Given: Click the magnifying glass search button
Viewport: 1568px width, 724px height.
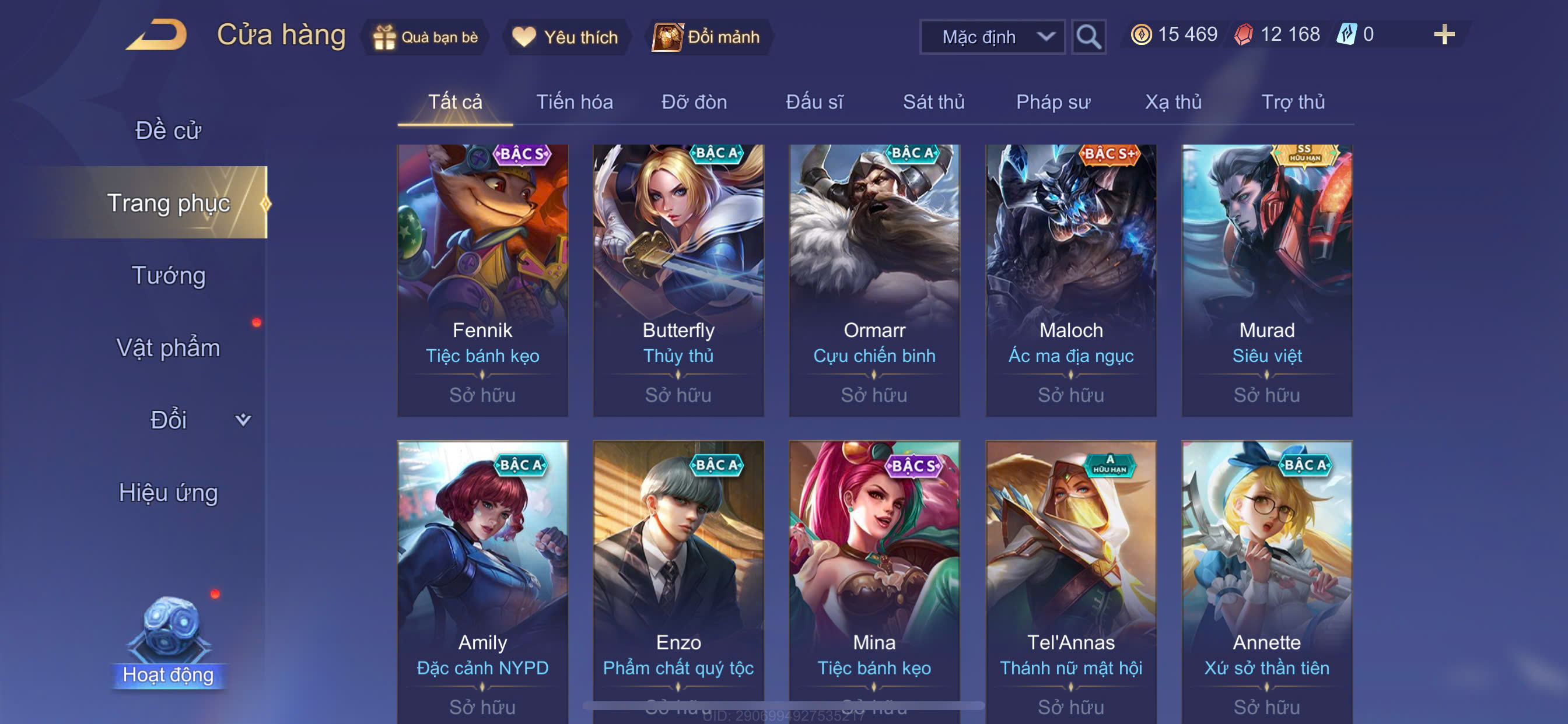Looking at the screenshot, I should [1088, 37].
